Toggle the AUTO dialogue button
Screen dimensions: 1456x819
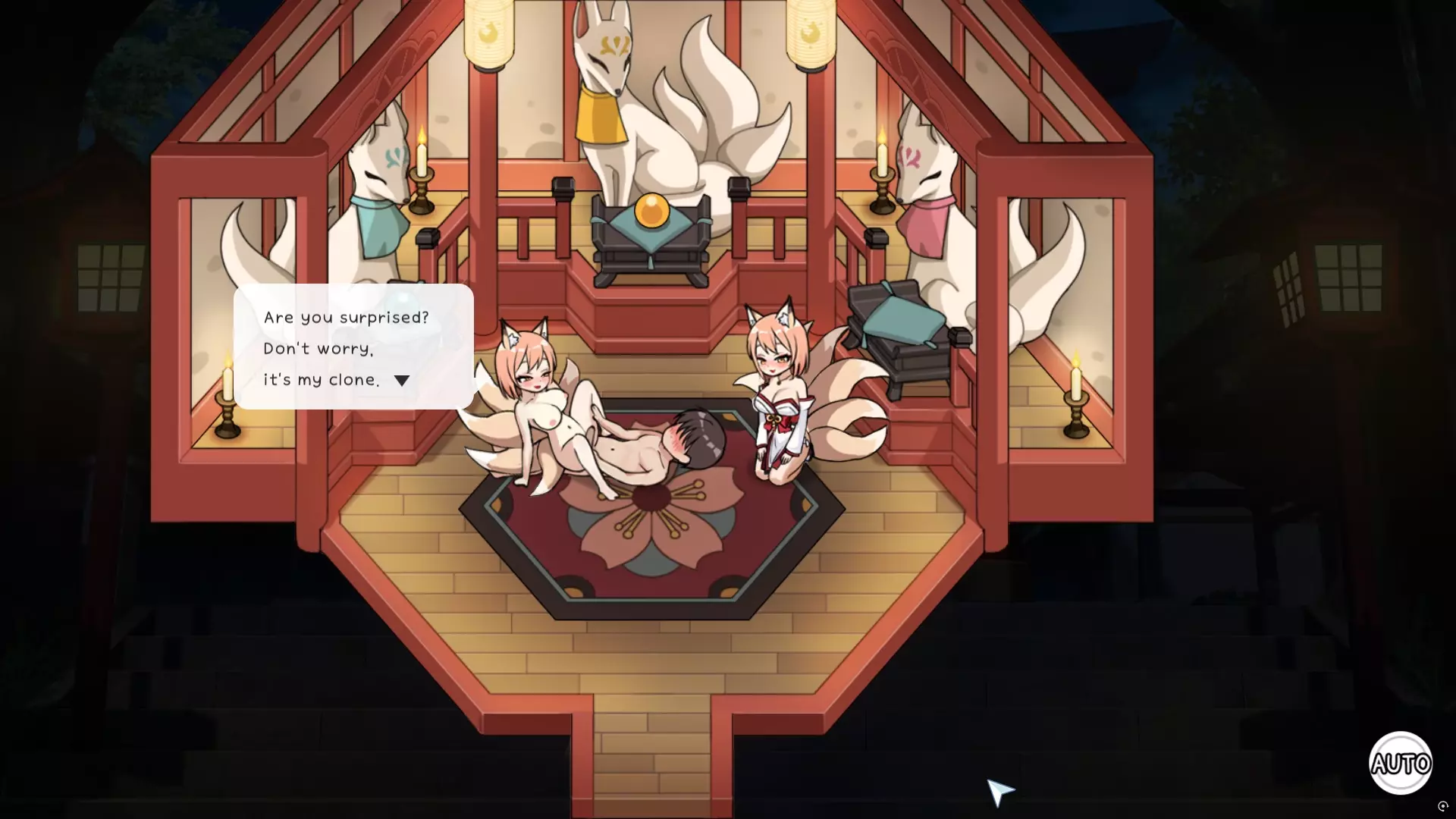pyautogui.click(x=1400, y=763)
